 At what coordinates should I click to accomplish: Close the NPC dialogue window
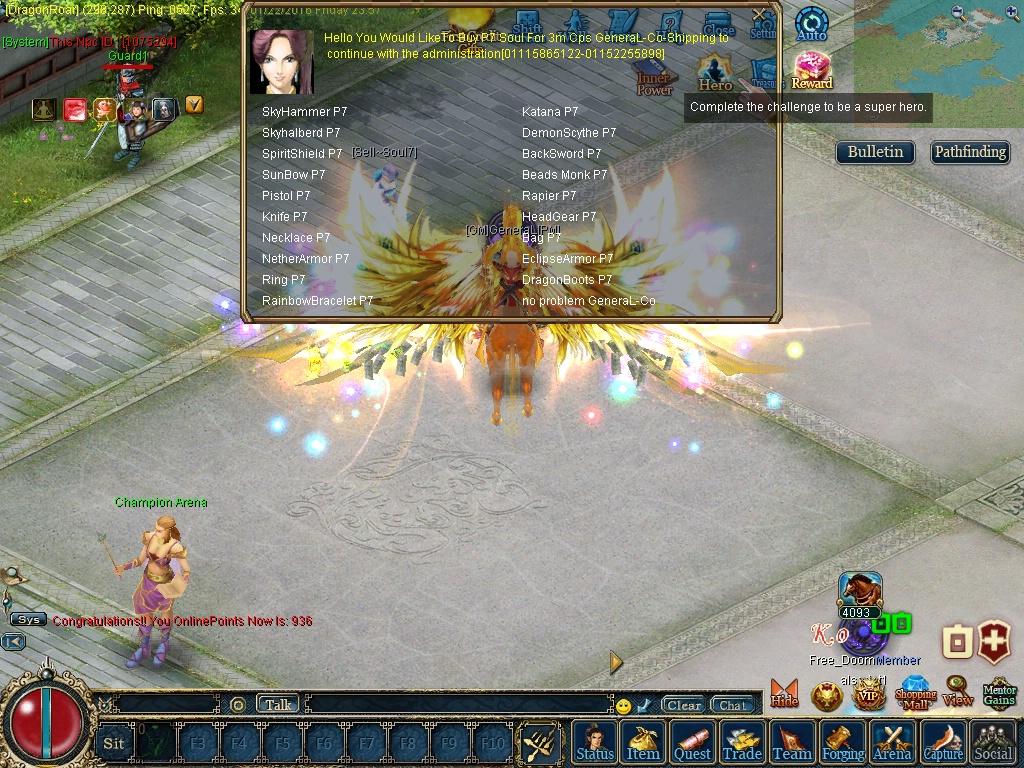tap(760, 15)
